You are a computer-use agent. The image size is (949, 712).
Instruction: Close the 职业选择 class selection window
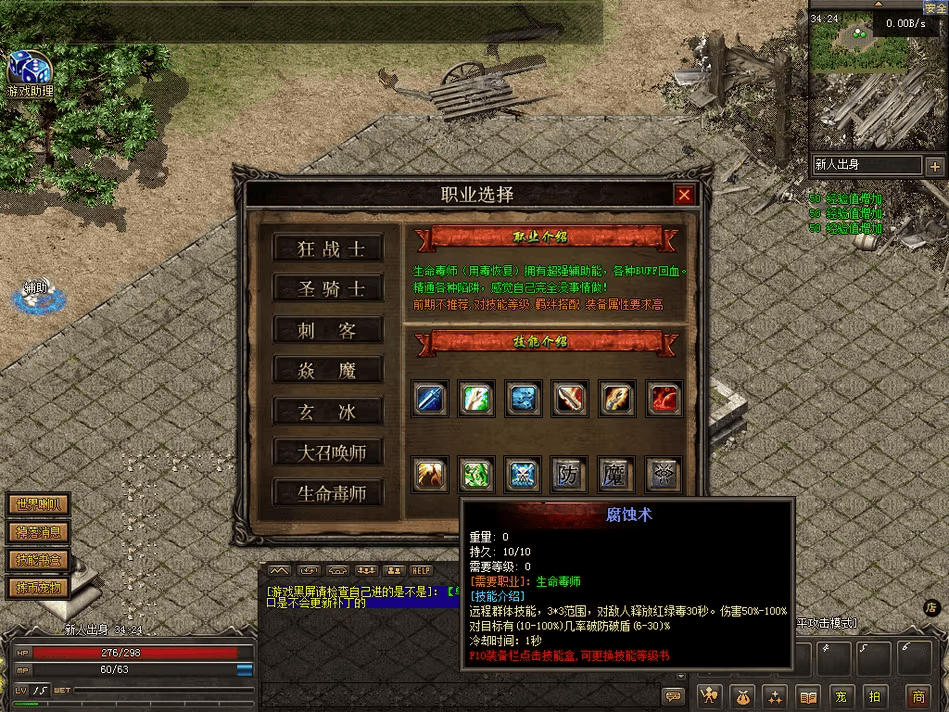pyautogui.click(x=684, y=195)
